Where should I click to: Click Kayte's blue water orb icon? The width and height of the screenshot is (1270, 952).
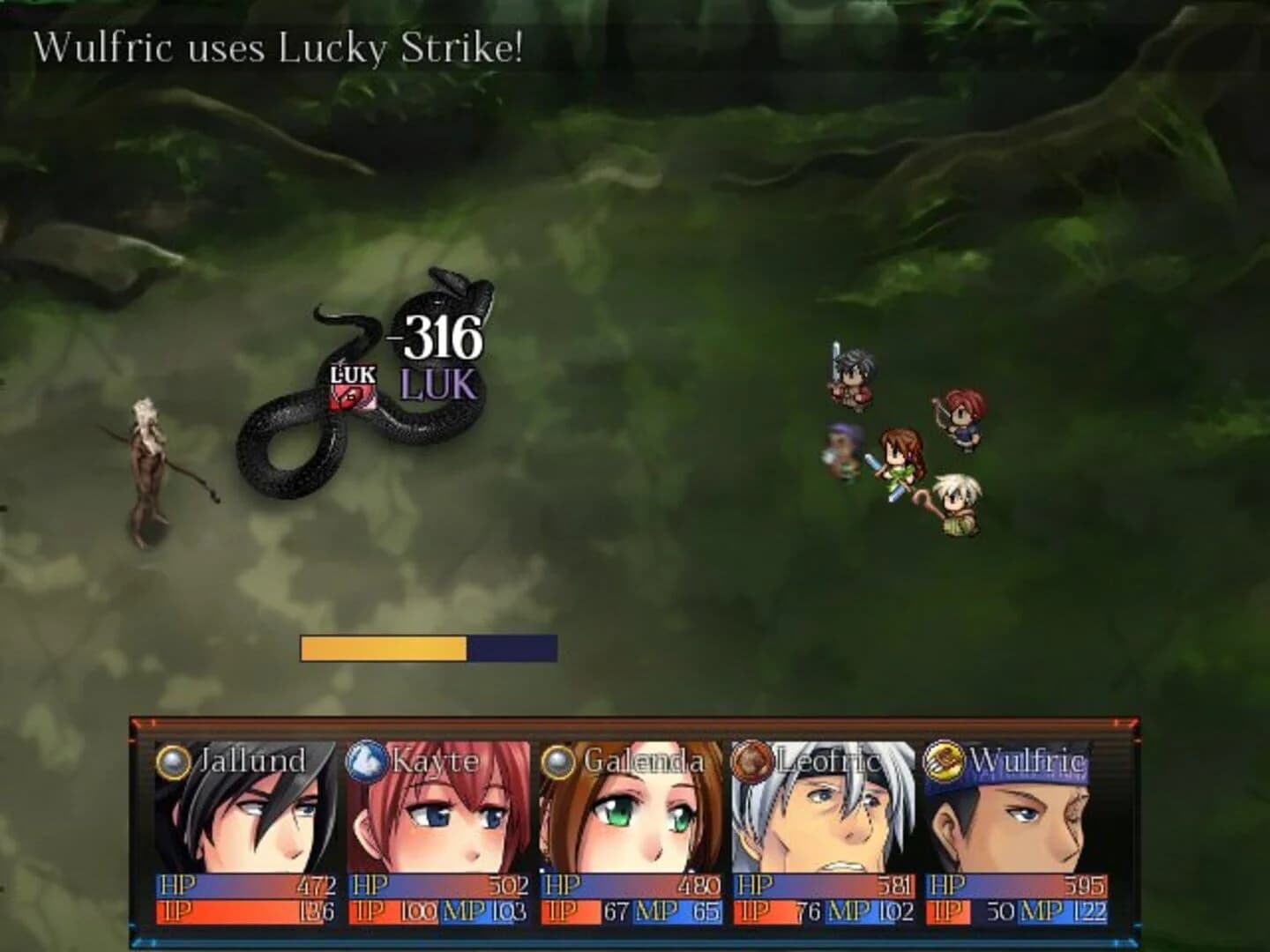point(365,759)
